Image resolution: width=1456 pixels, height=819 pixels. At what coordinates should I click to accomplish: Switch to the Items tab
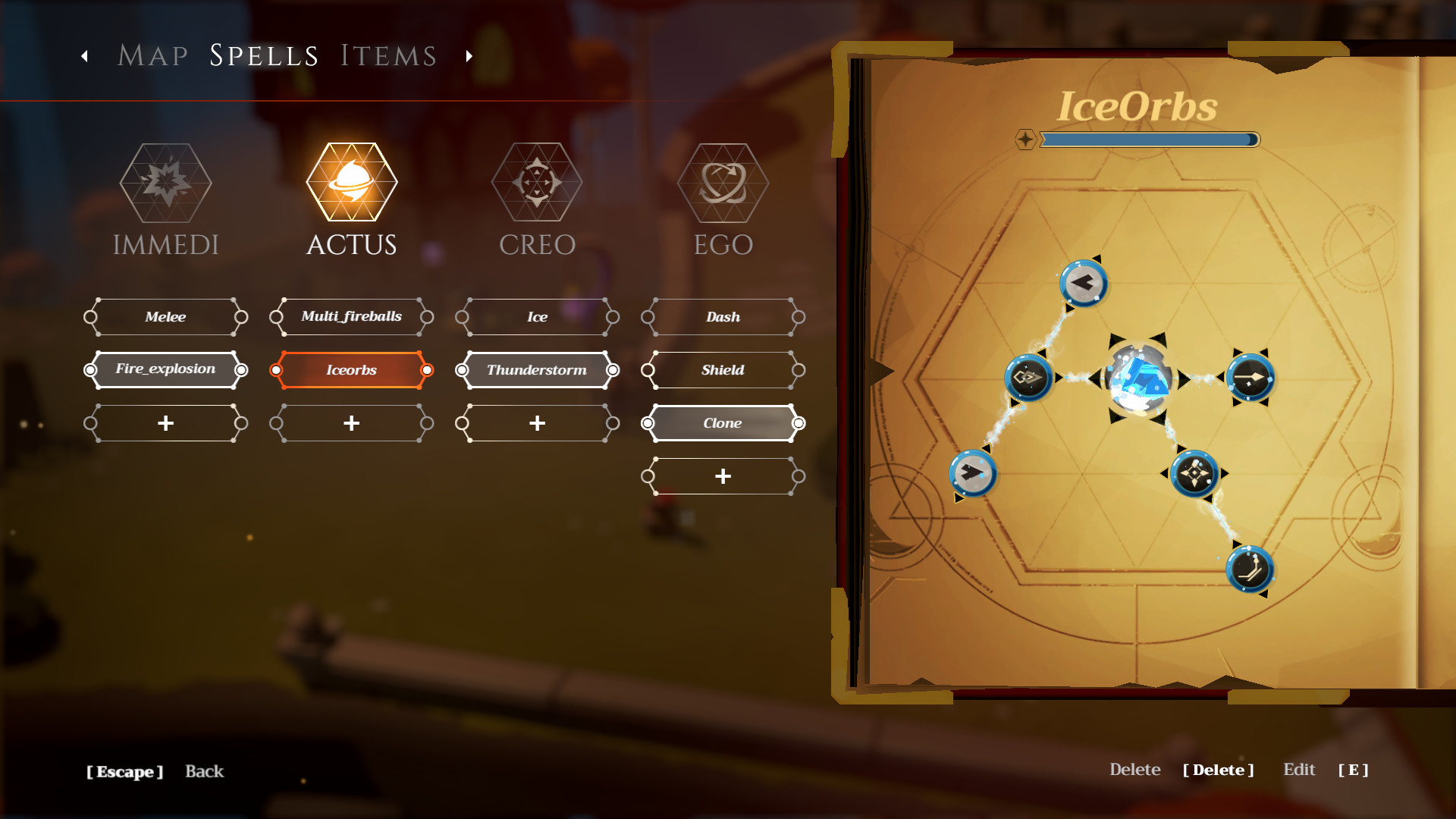click(388, 54)
